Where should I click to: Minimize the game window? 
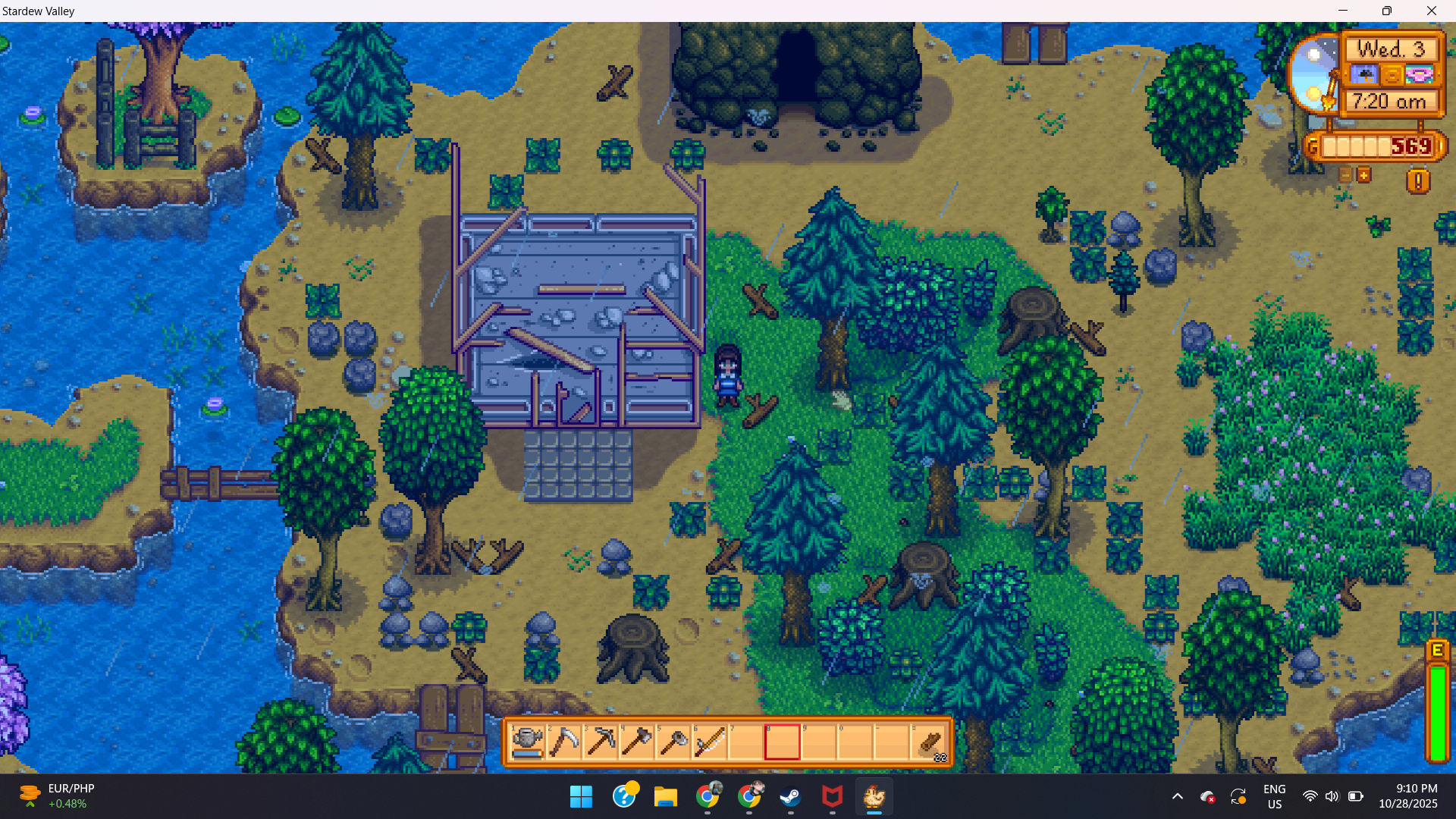tap(1343, 11)
